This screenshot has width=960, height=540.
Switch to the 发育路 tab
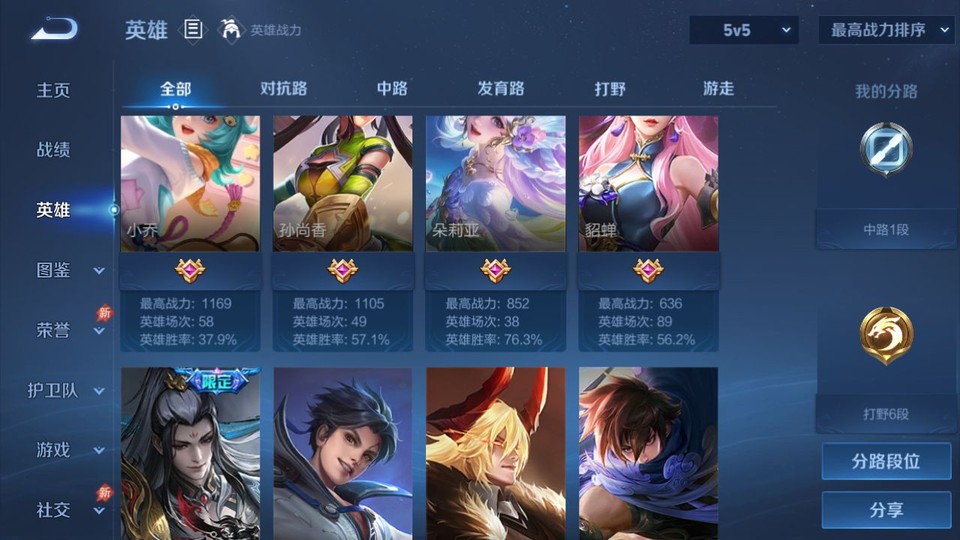click(x=501, y=89)
